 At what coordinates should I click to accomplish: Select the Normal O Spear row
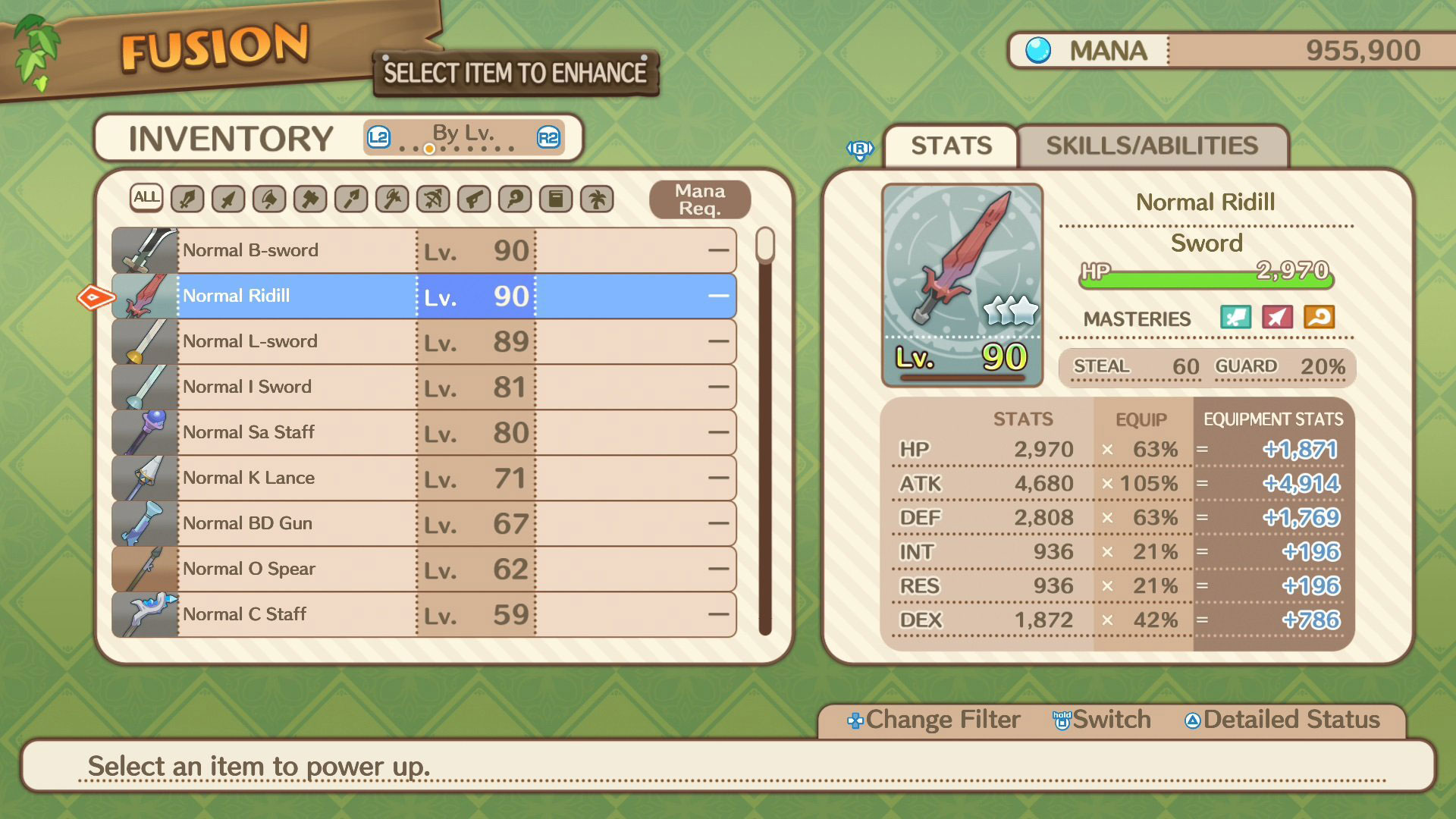coord(423,569)
